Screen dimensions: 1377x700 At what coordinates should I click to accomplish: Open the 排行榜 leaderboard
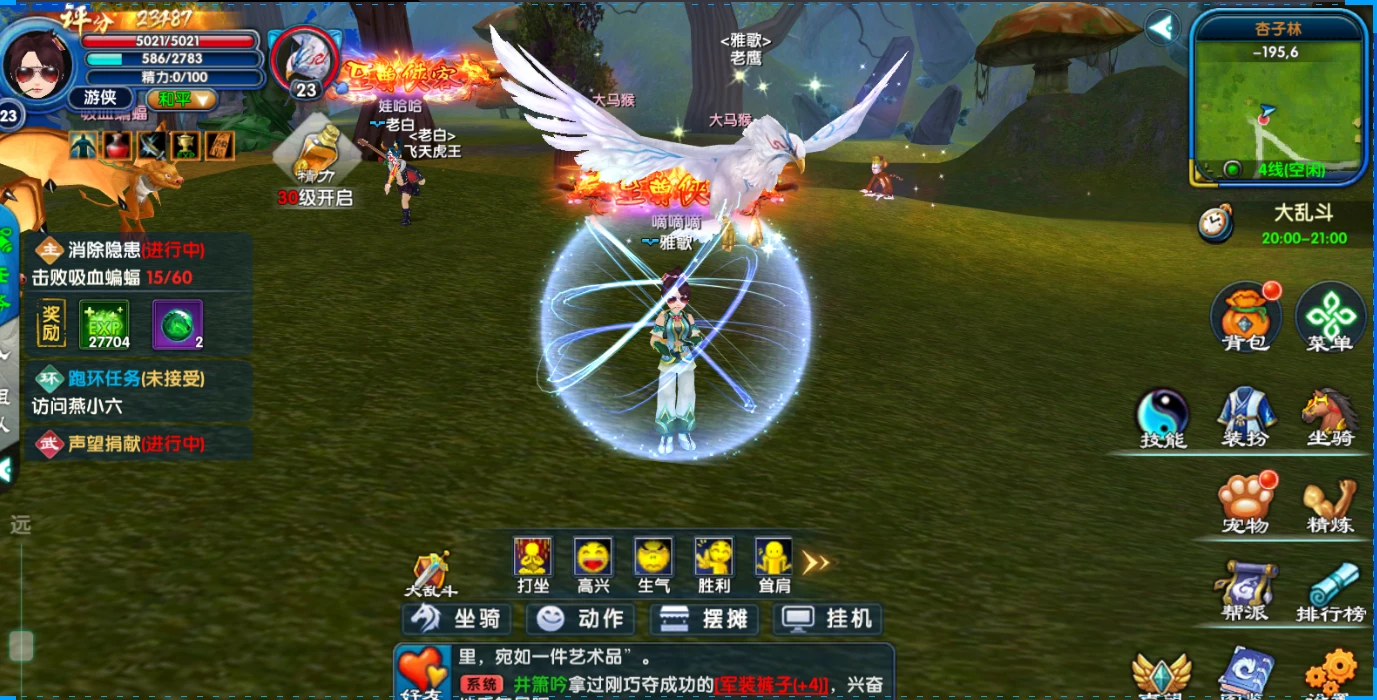[1331, 590]
